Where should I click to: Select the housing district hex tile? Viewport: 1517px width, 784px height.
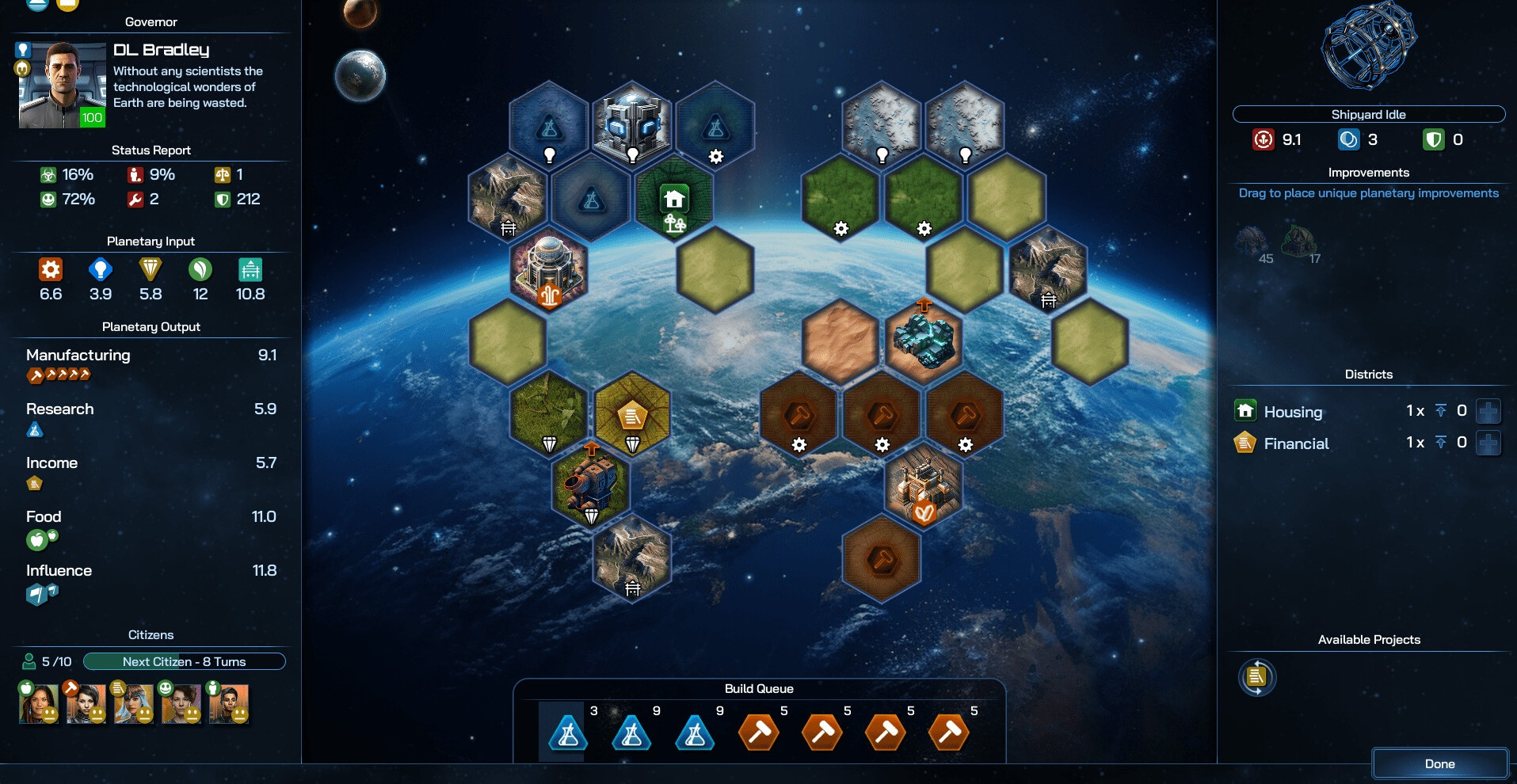tap(674, 199)
